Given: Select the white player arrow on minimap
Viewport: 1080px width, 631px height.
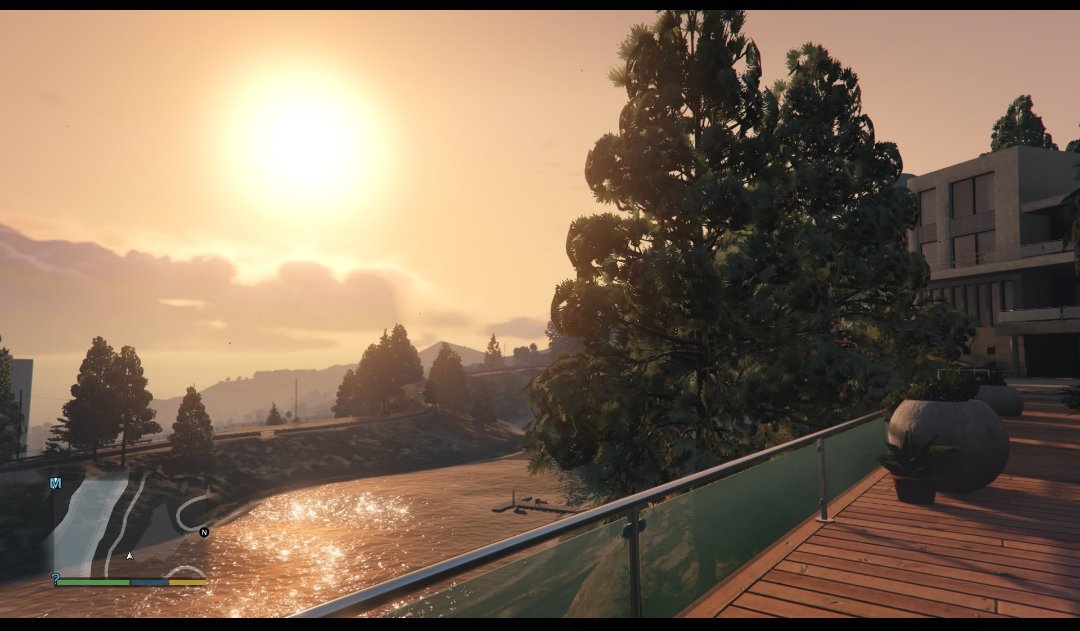Looking at the screenshot, I should pos(129,555).
